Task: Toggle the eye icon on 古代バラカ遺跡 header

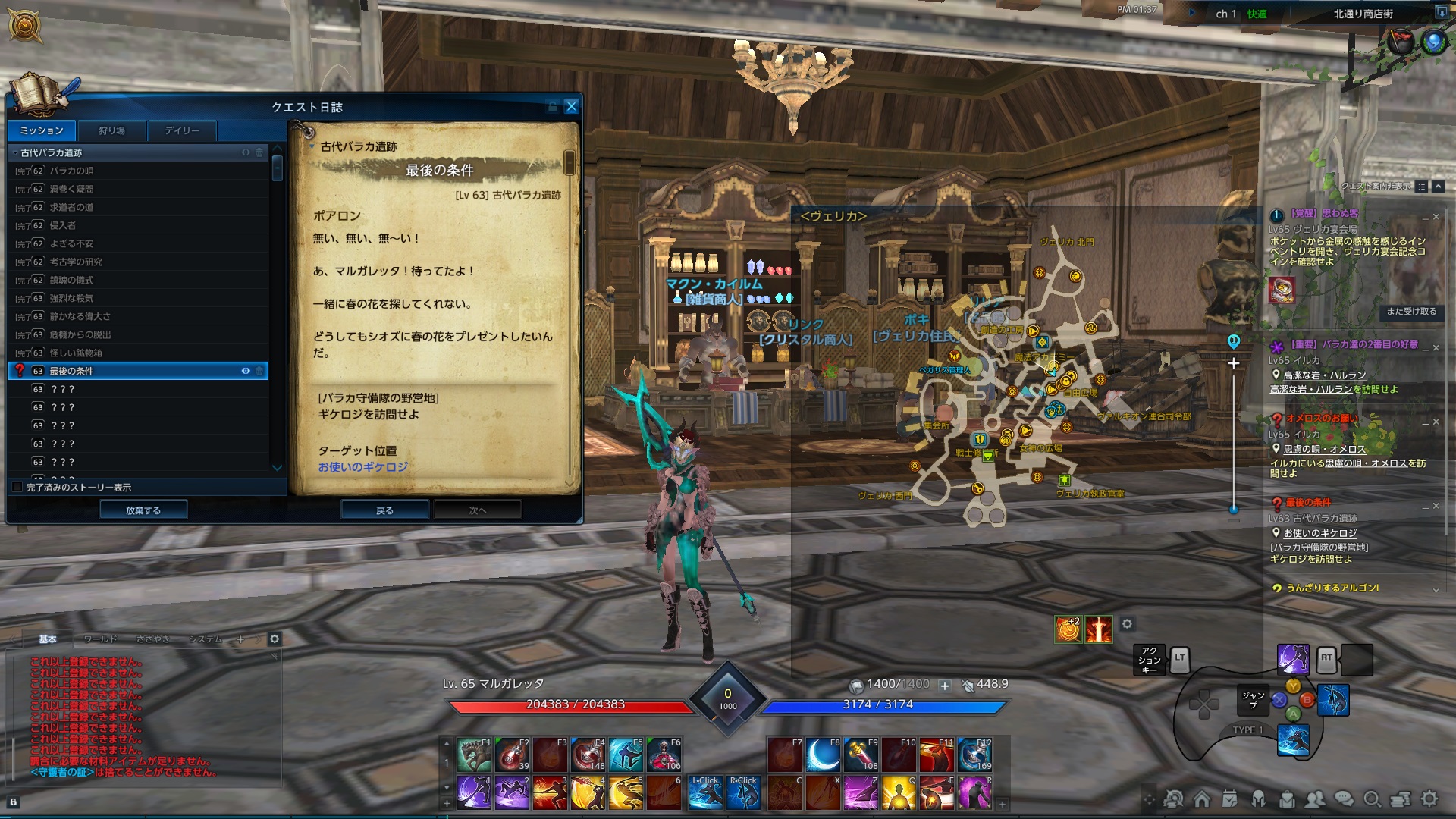Action: click(244, 152)
